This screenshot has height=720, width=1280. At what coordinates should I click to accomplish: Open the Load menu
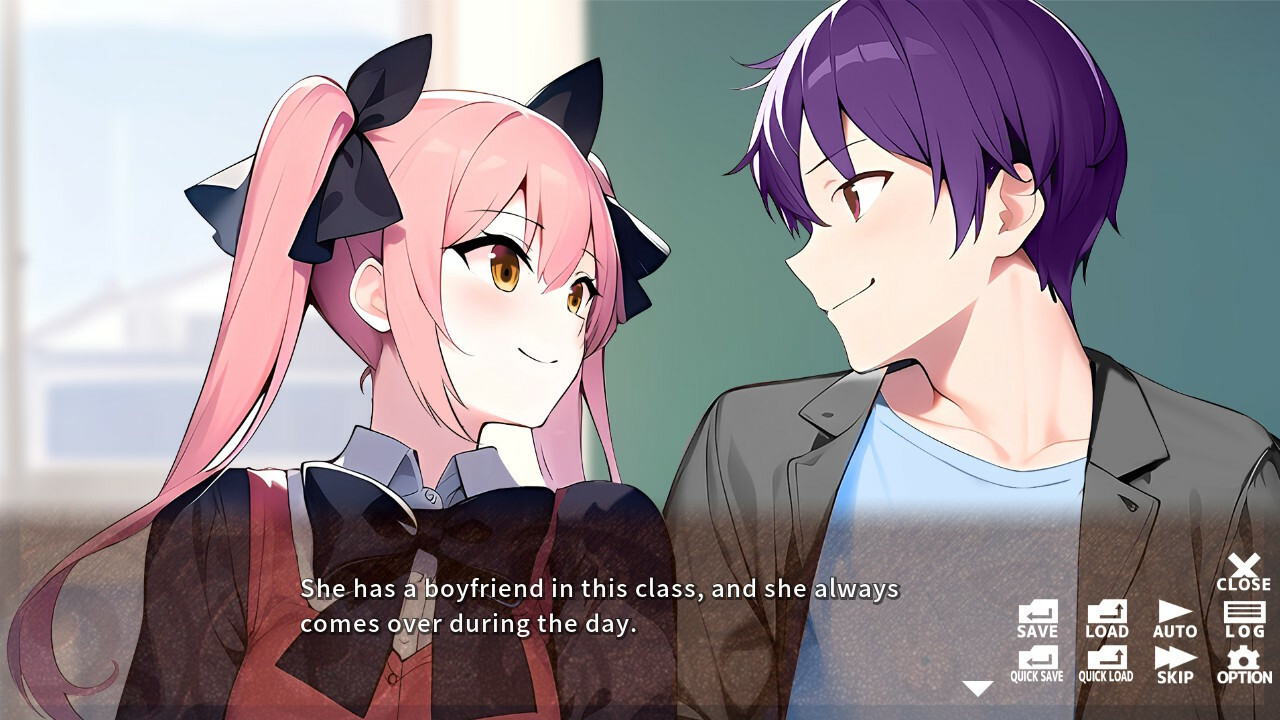pyautogui.click(x=1106, y=619)
